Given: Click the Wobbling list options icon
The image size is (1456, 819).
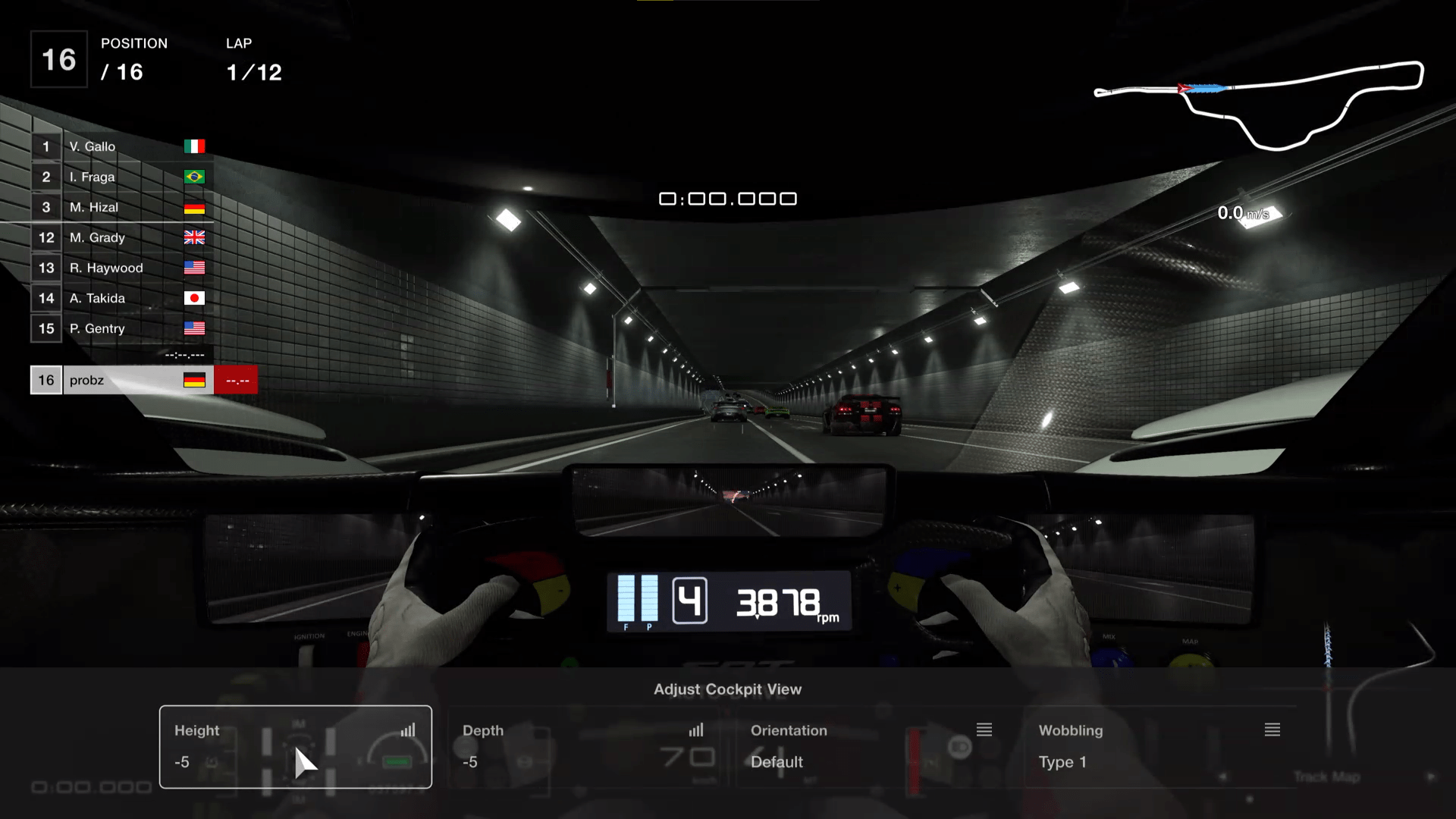Looking at the screenshot, I should 1272,730.
